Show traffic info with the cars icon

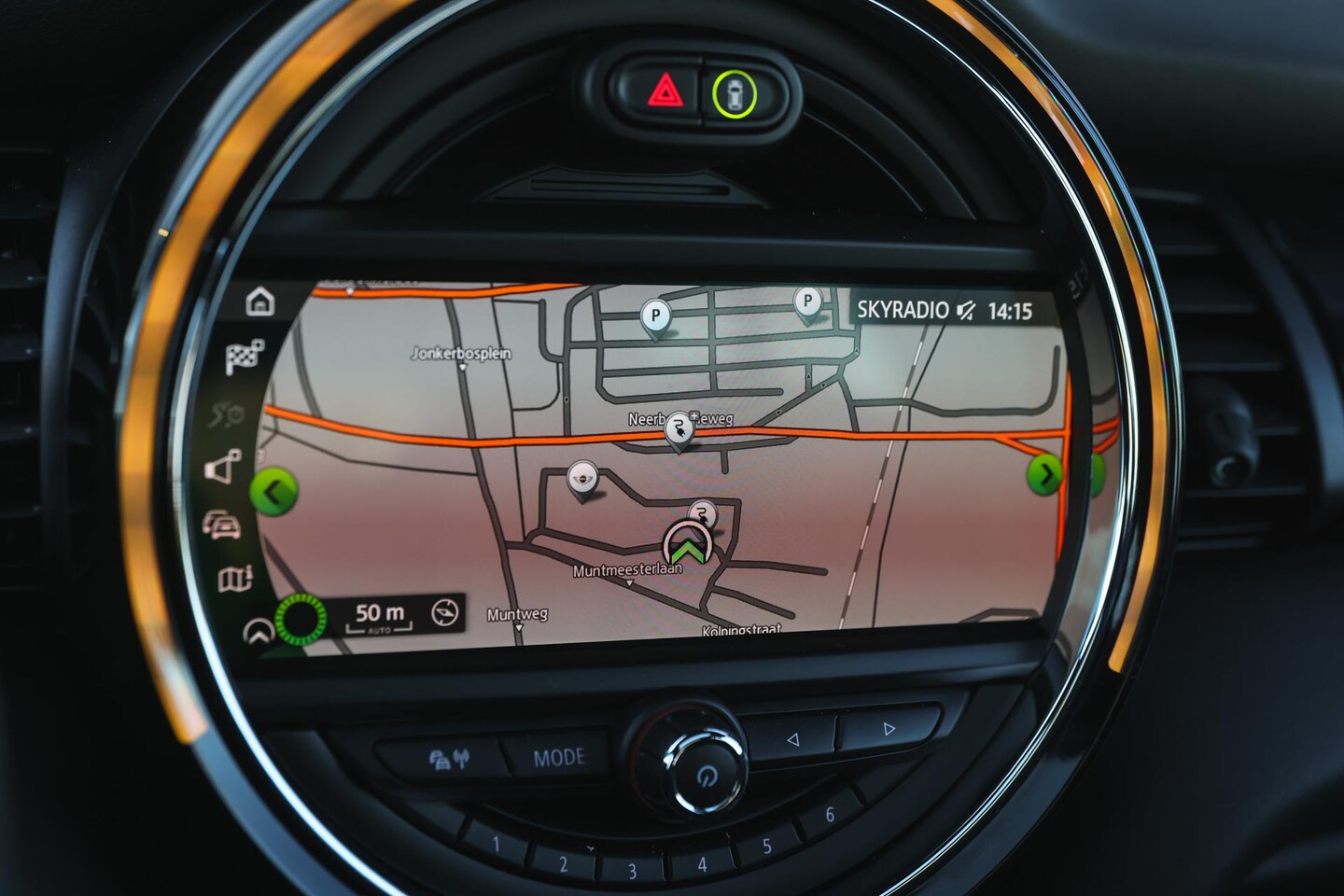tap(224, 525)
